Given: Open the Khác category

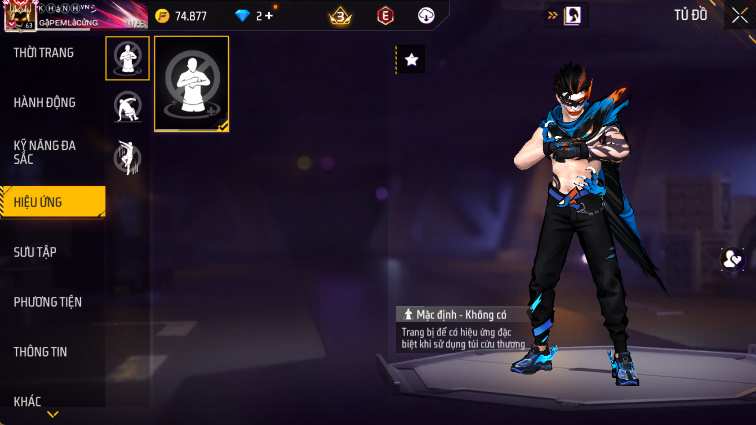Looking at the screenshot, I should pos(28,401).
